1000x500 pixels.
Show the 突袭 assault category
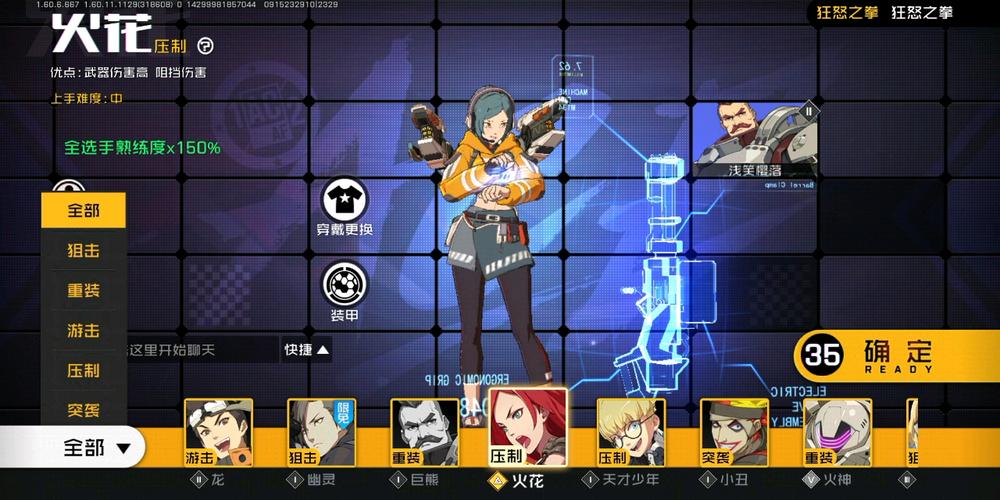[x=84, y=410]
